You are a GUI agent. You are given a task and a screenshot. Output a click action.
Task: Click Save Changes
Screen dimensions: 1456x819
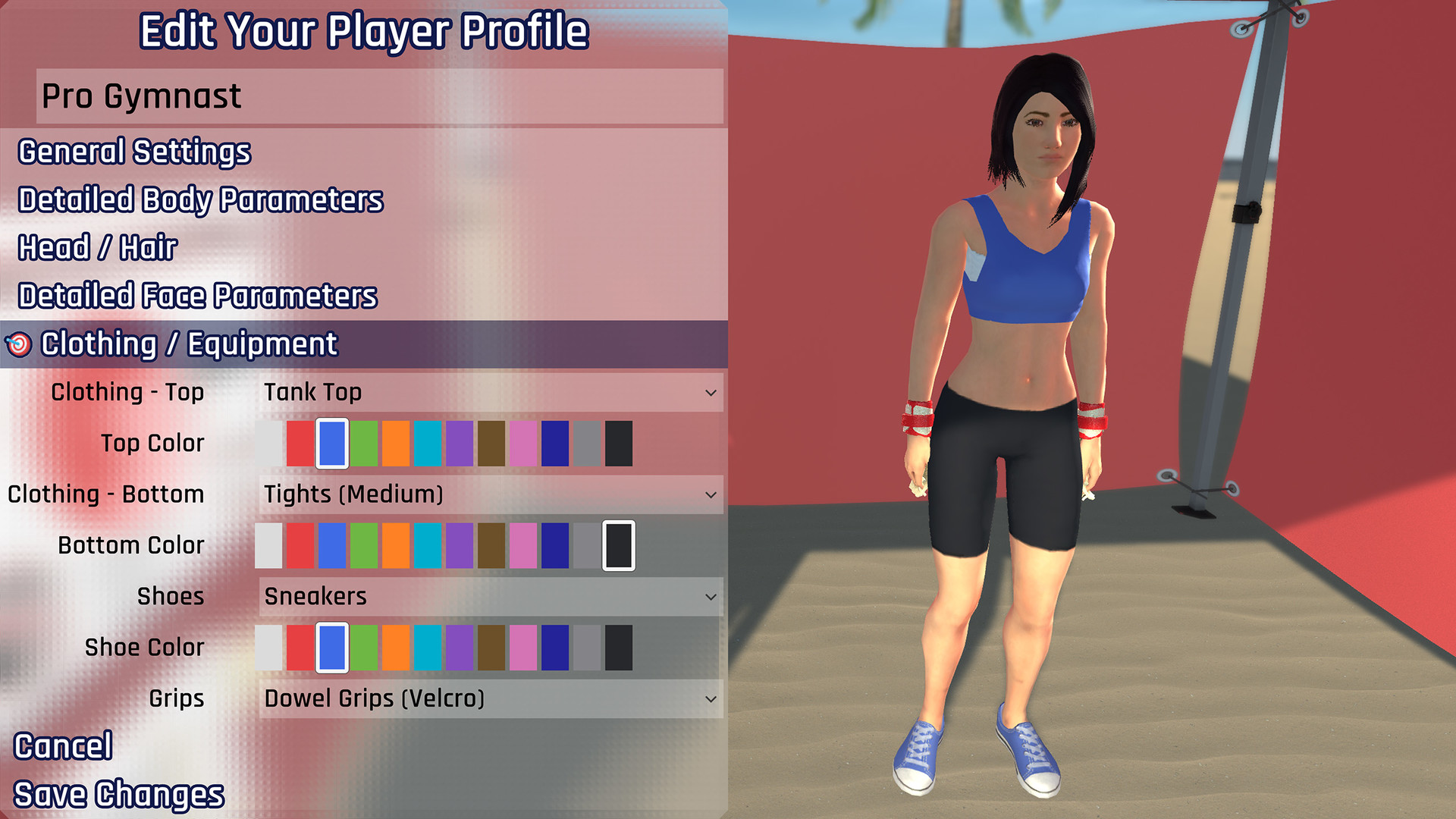119,793
